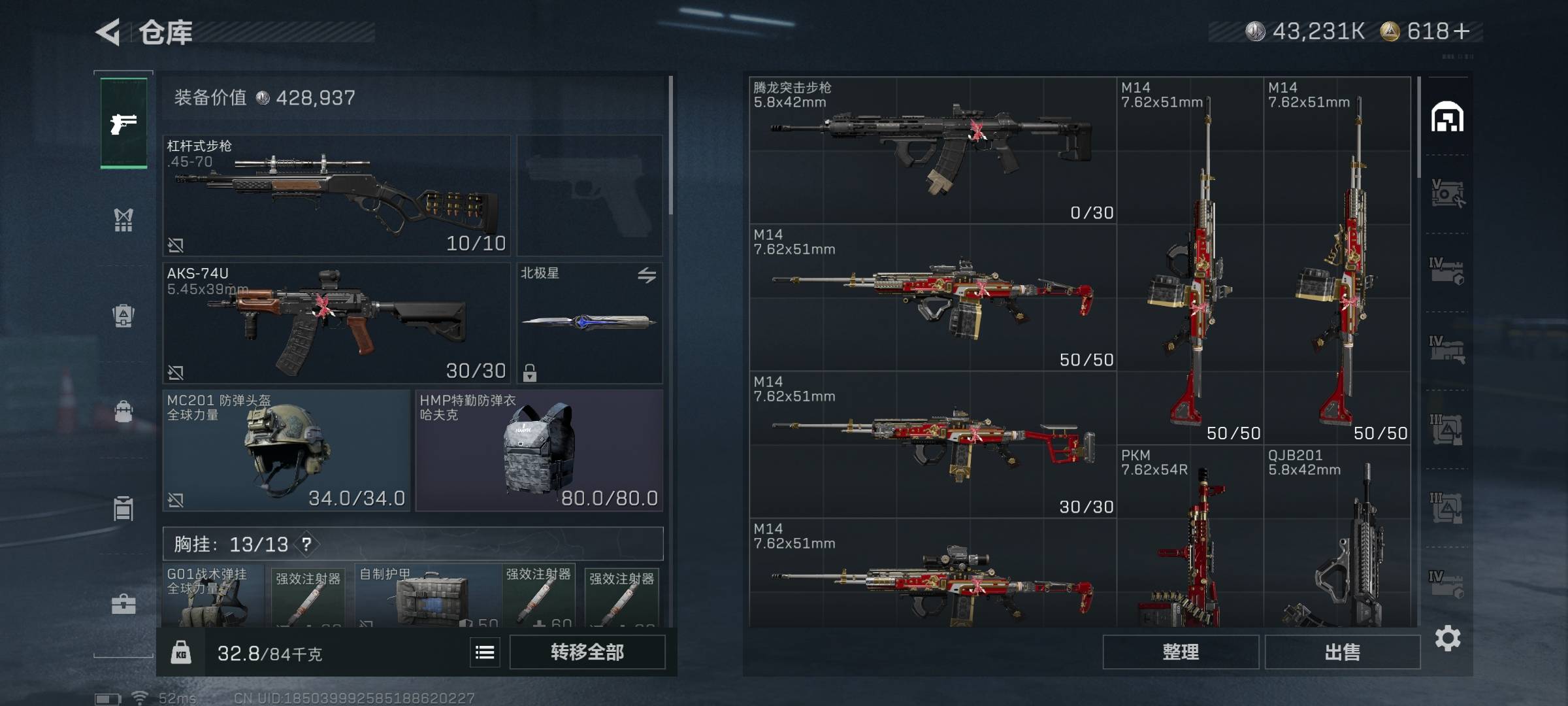
Task: Click the Sell button
Action: (1342, 652)
